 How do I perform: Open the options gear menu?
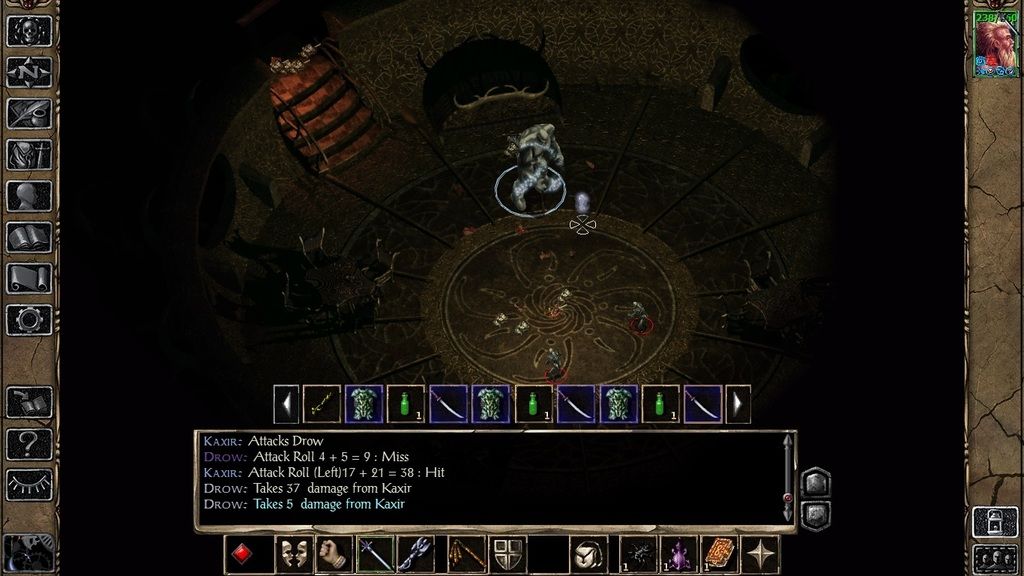29,320
